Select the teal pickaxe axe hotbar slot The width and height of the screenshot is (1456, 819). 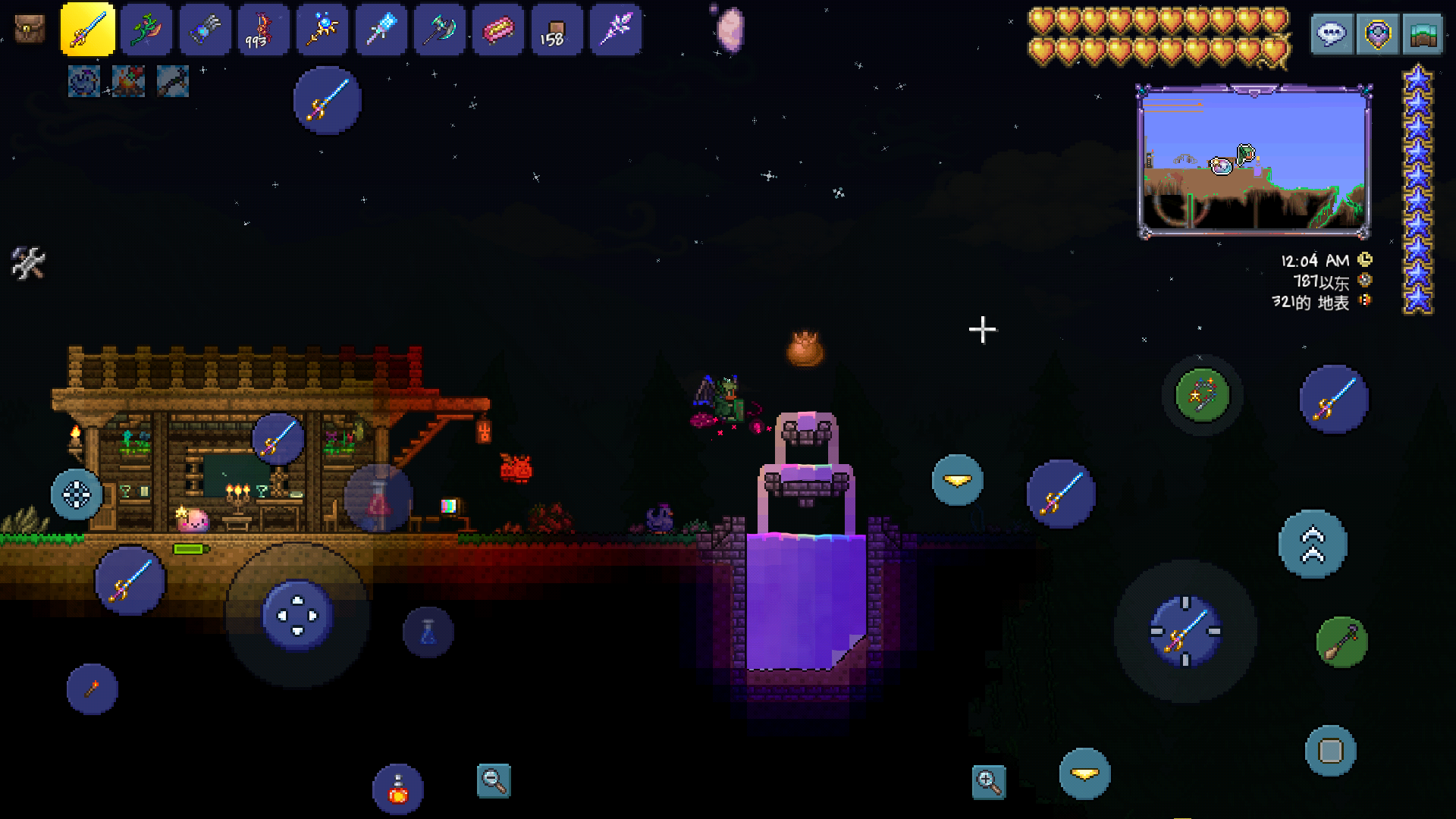[x=440, y=30]
